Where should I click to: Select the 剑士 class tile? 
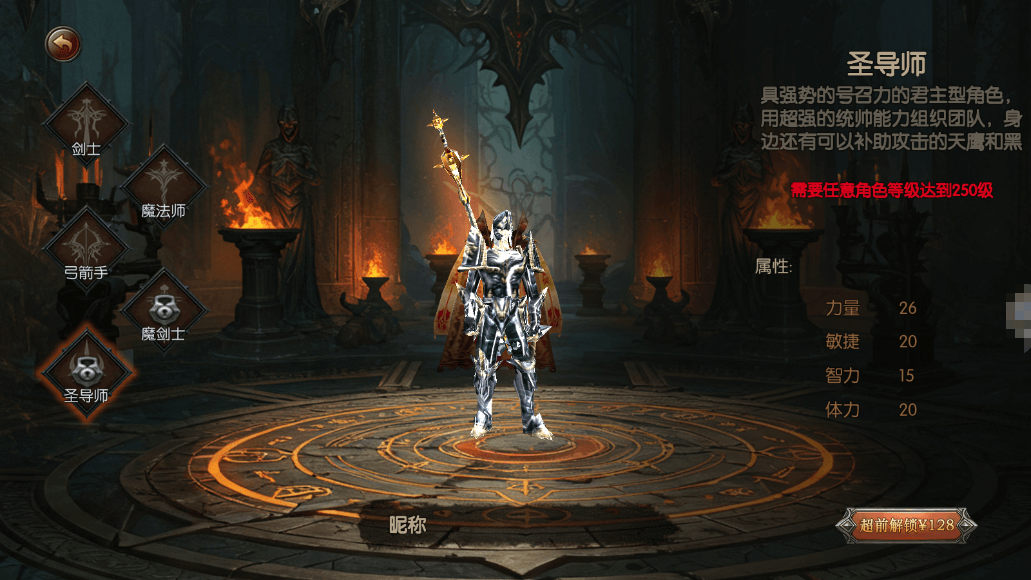click(x=86, y=124)
